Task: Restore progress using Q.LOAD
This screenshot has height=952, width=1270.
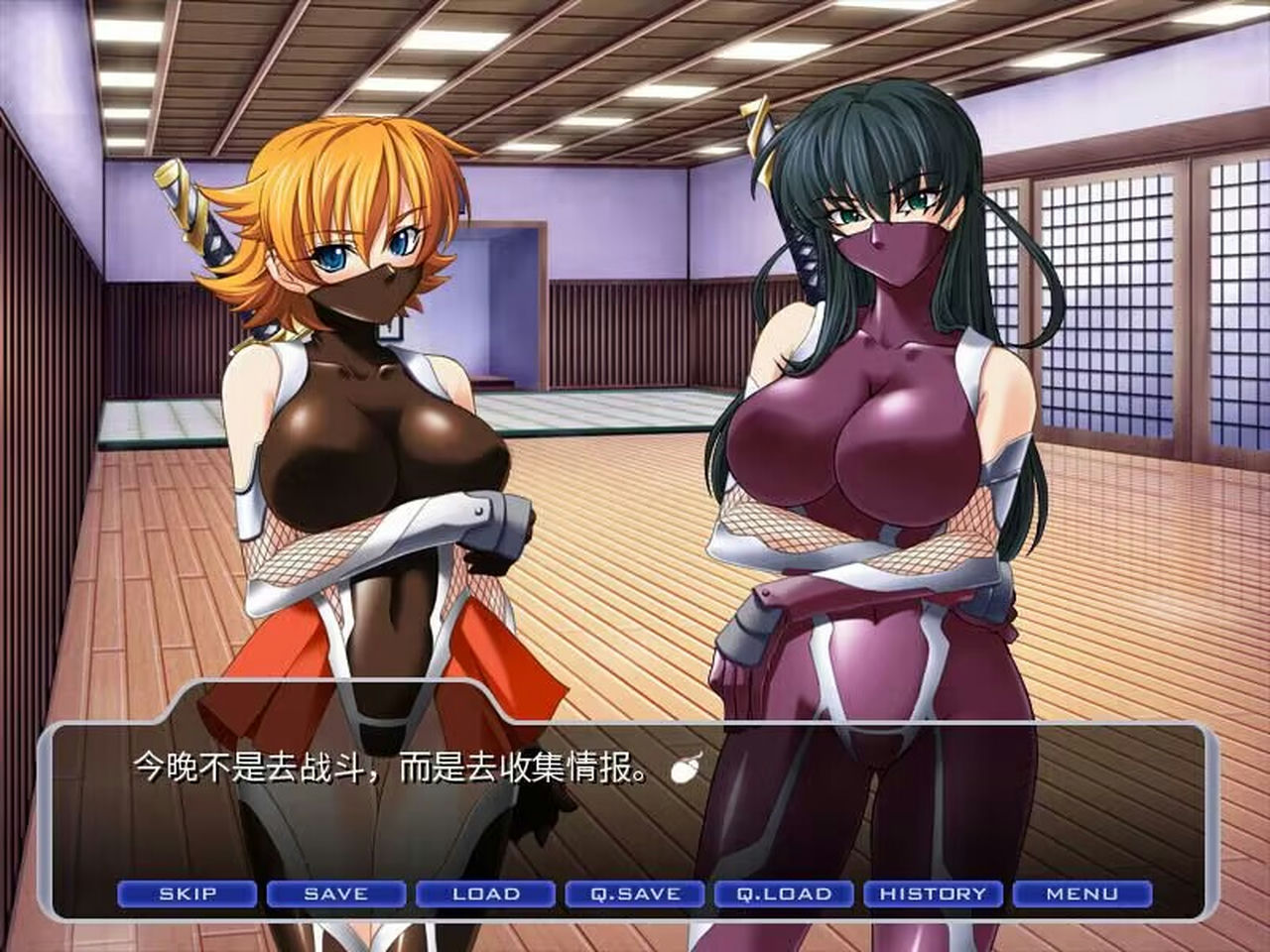Action: pos(785,892)
